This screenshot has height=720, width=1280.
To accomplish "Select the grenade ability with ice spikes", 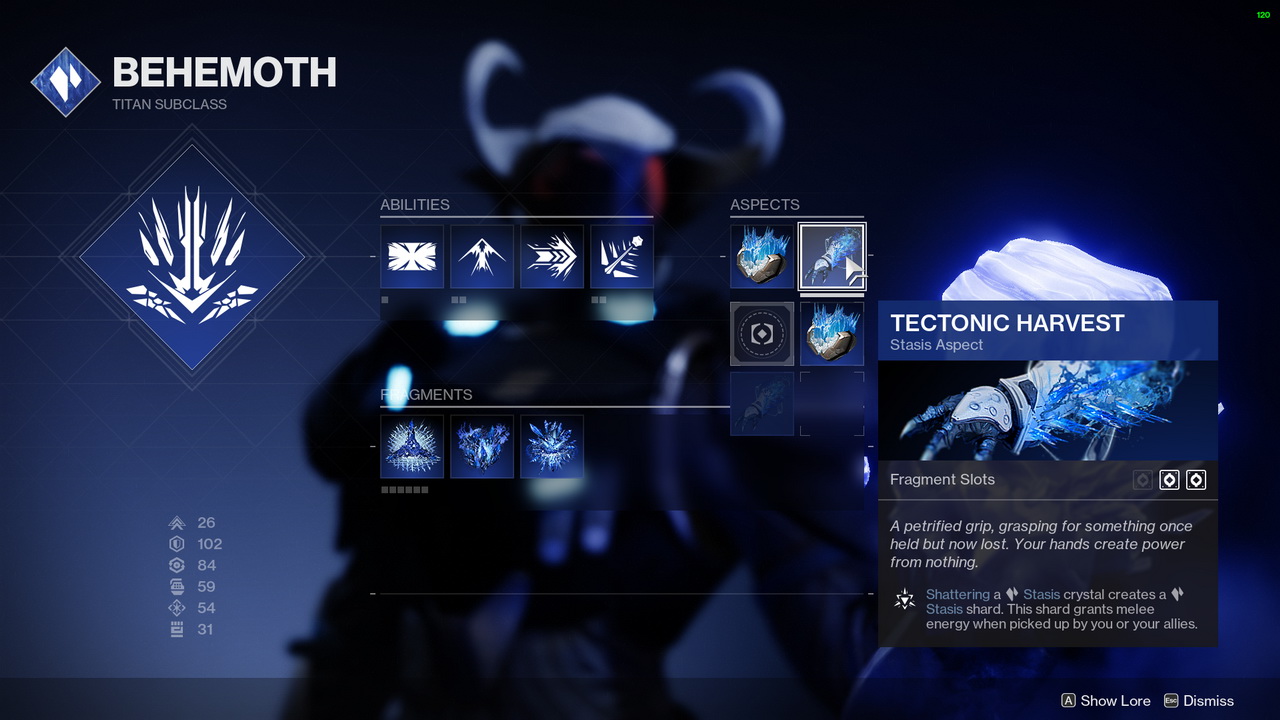I will [x=622, y=257].
